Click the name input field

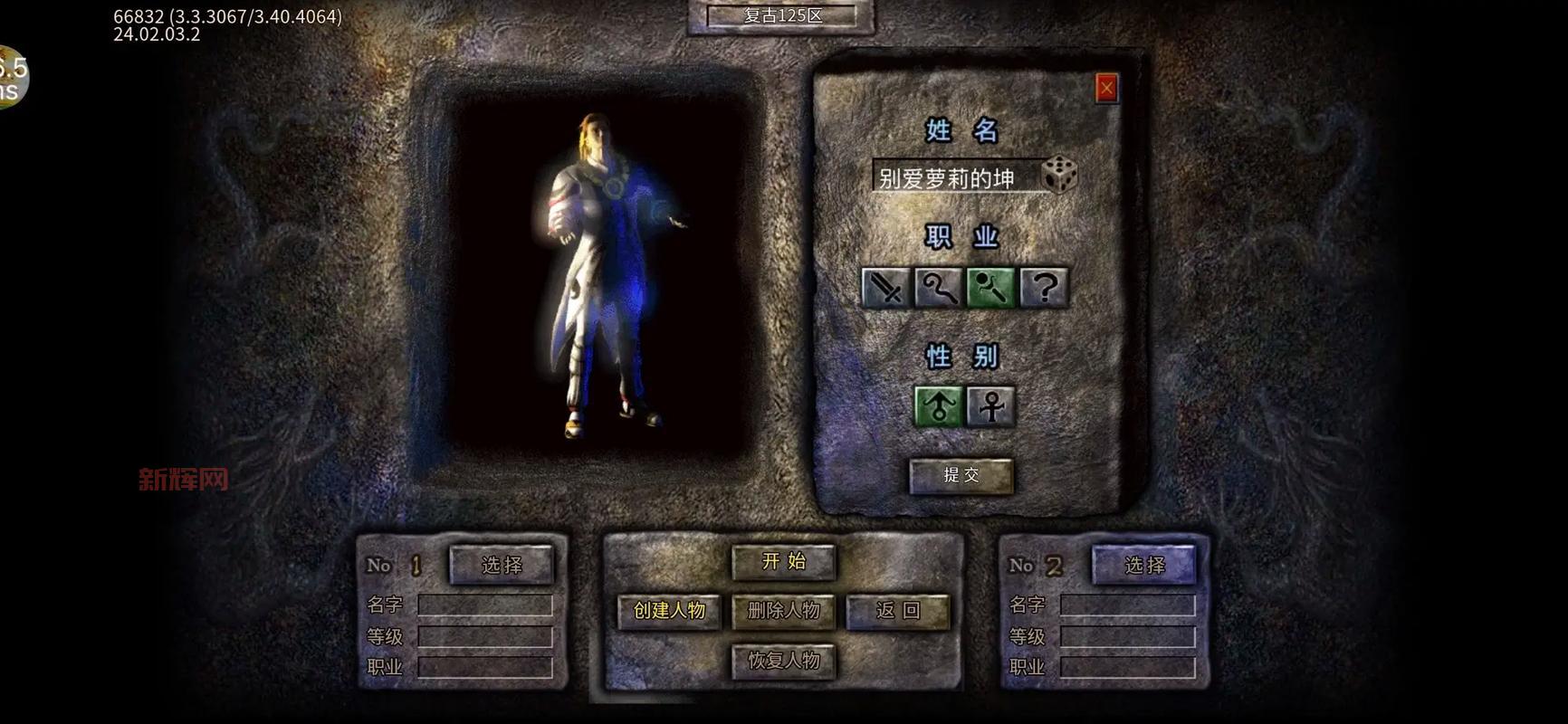point(954,177)
